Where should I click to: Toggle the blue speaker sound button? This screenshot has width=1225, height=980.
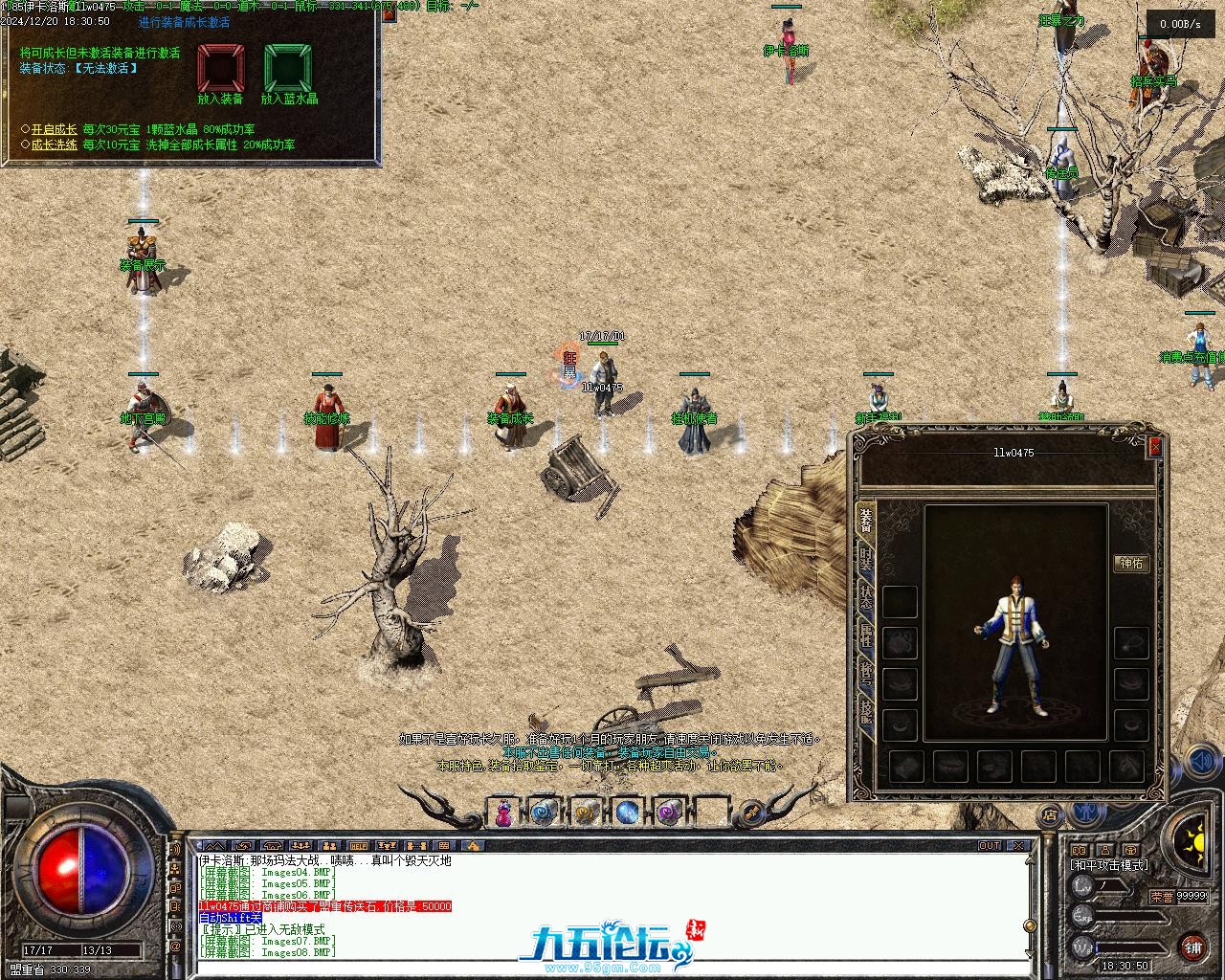(x=1200, y=762)
